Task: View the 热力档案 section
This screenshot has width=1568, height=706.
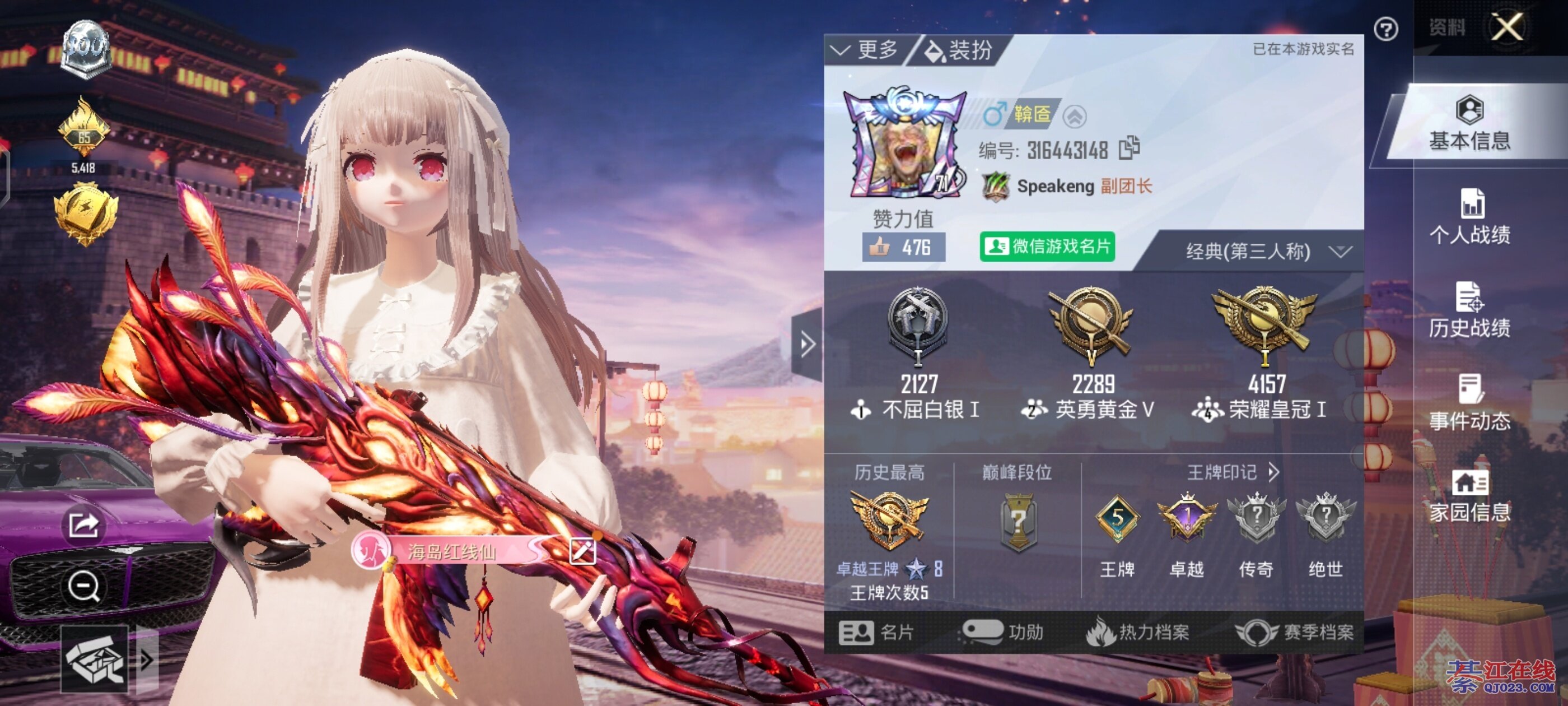Action: click(x=1138, y=633)
